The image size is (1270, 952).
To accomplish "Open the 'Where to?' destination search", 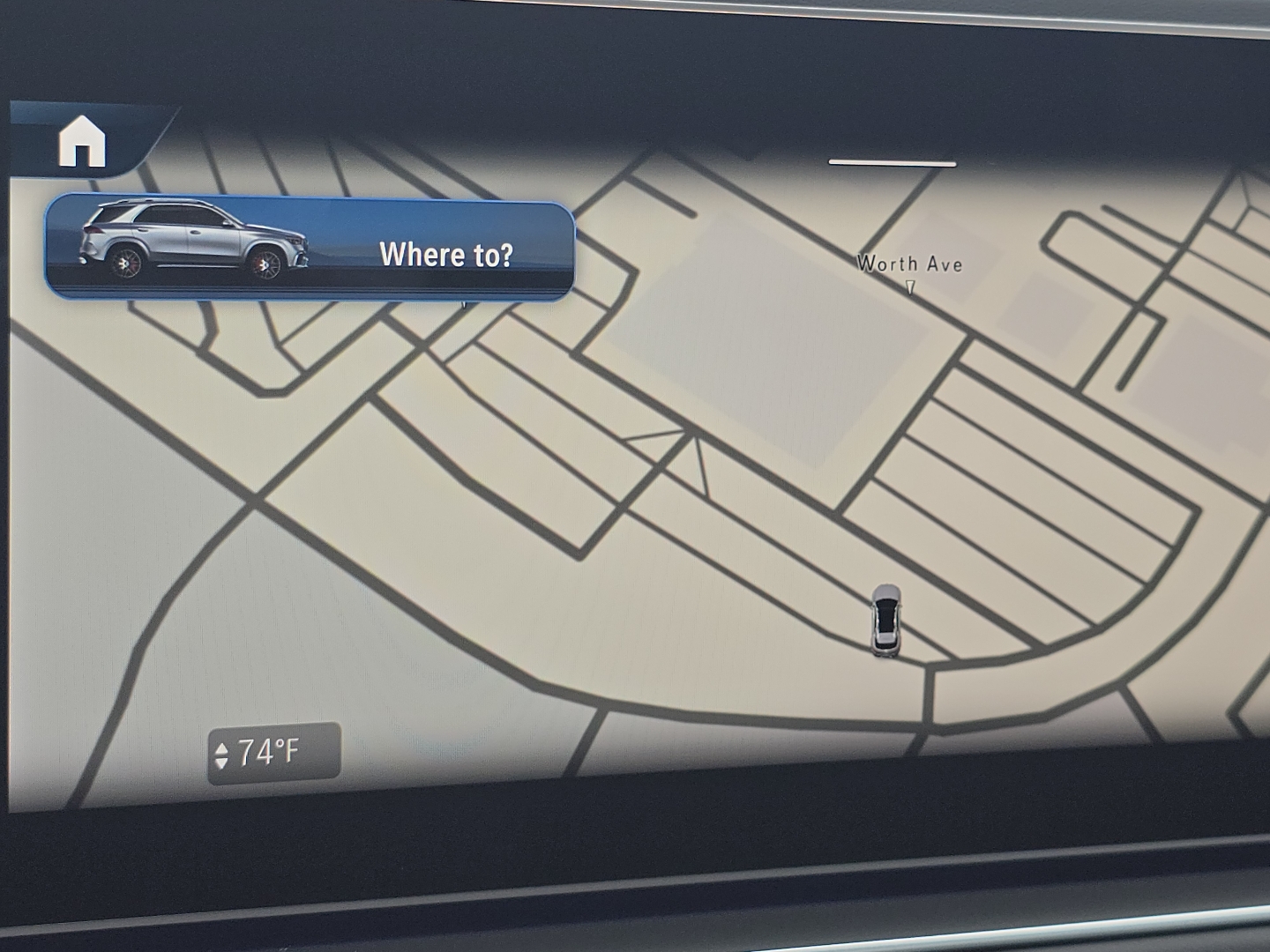I will pos(446,255).
